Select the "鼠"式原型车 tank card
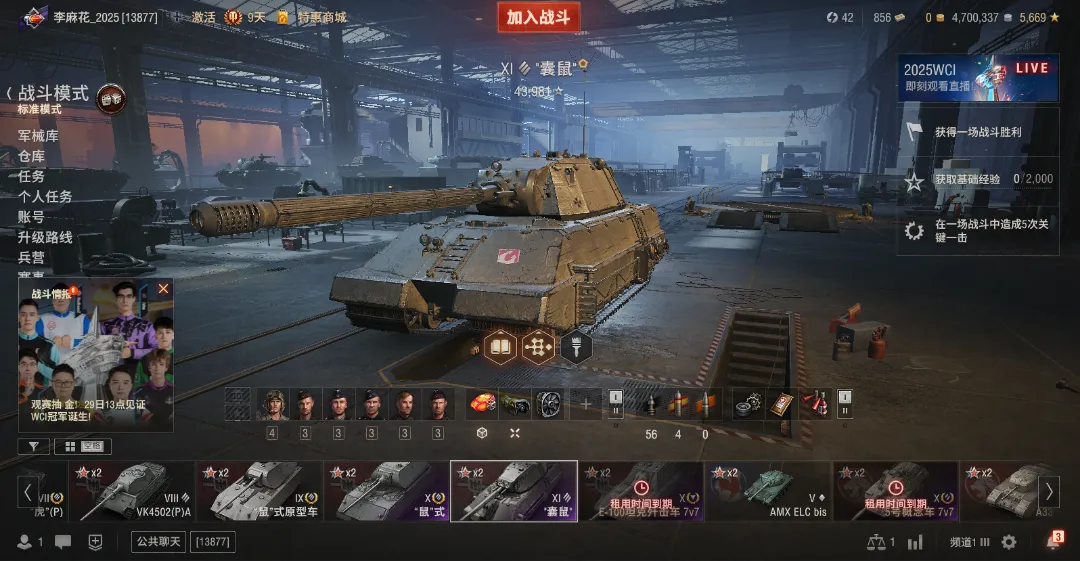Screen dimensions: 1080x561 (x=260, y=491)
